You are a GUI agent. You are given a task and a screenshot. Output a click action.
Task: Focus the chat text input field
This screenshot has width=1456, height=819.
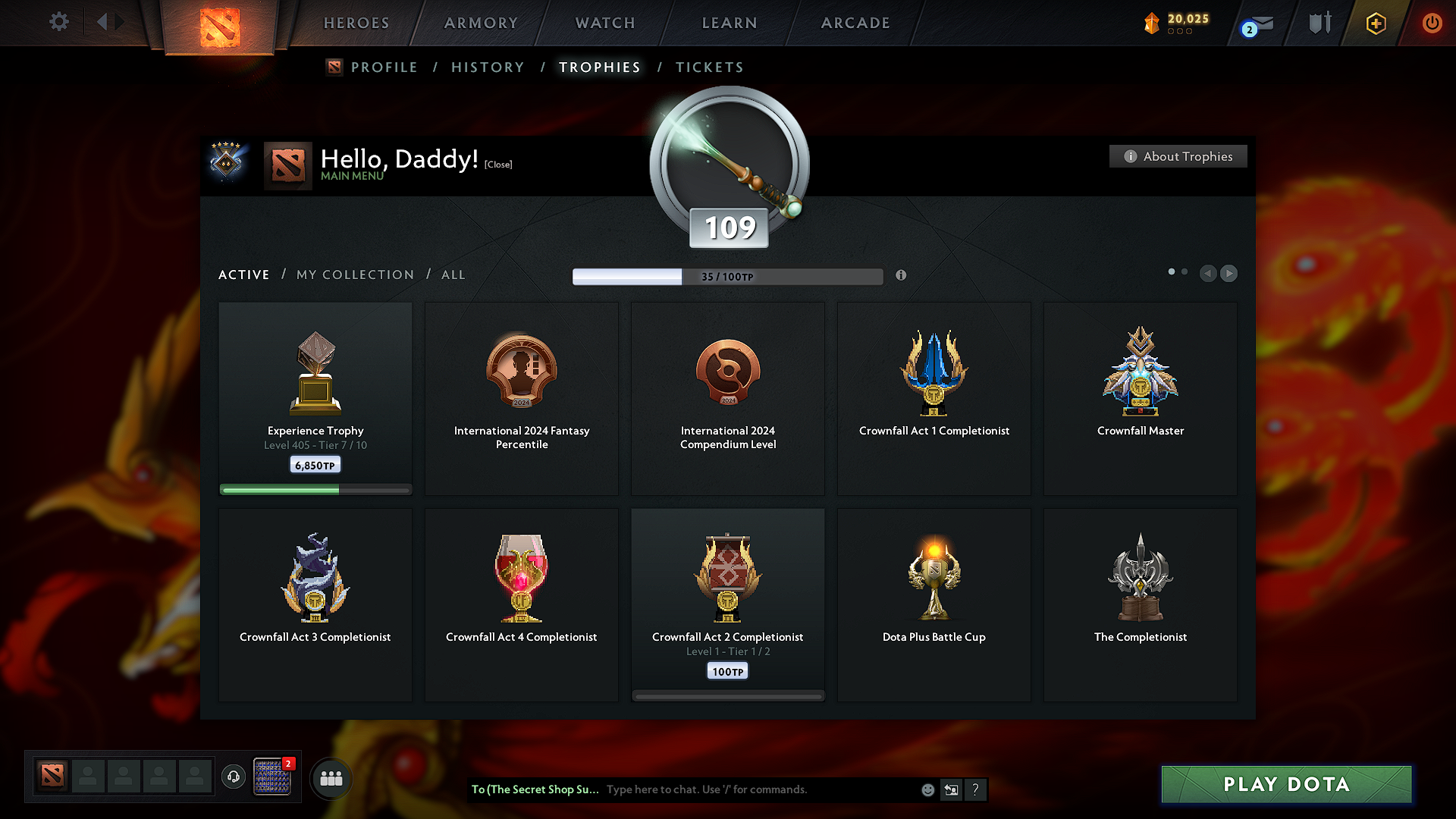click(758, 789)
